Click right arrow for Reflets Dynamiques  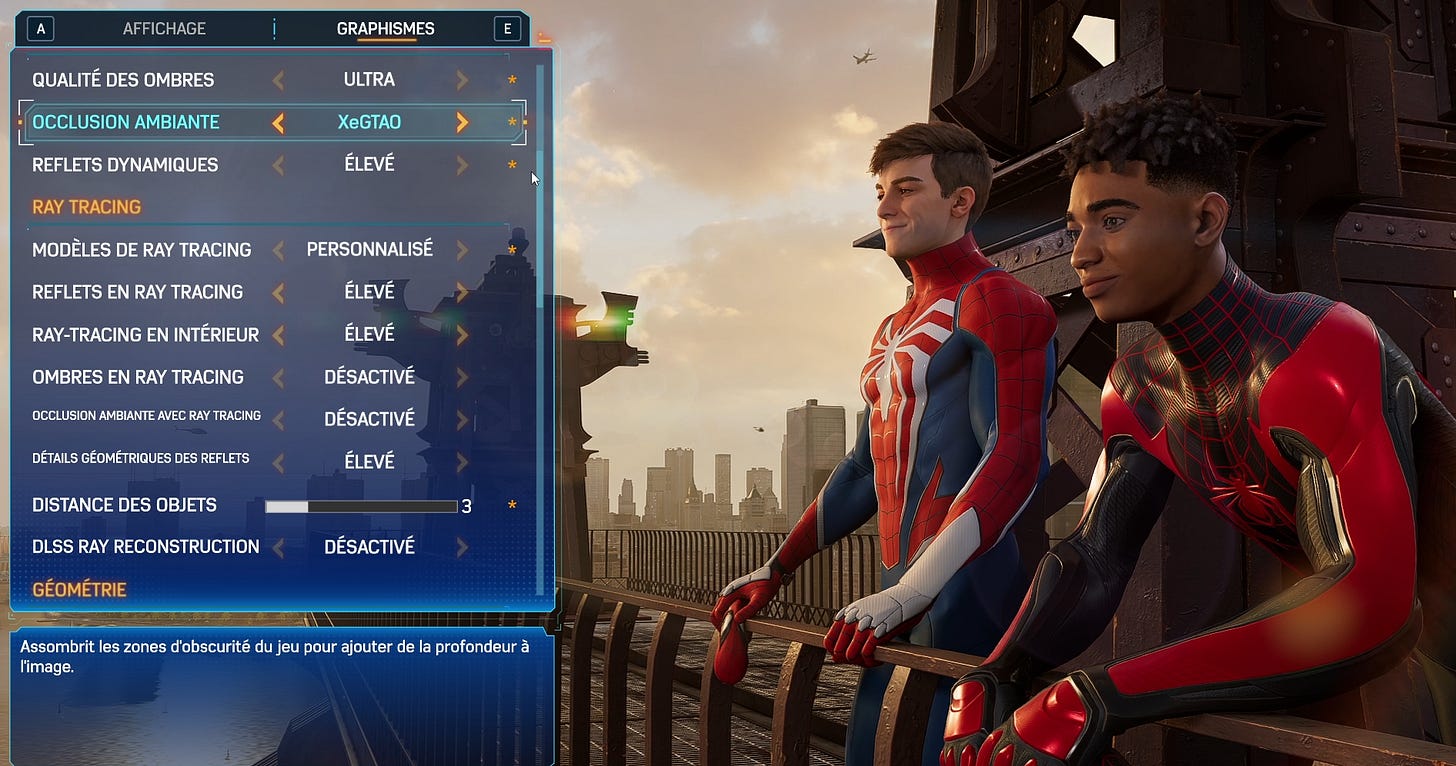click(x=462, y=165)
